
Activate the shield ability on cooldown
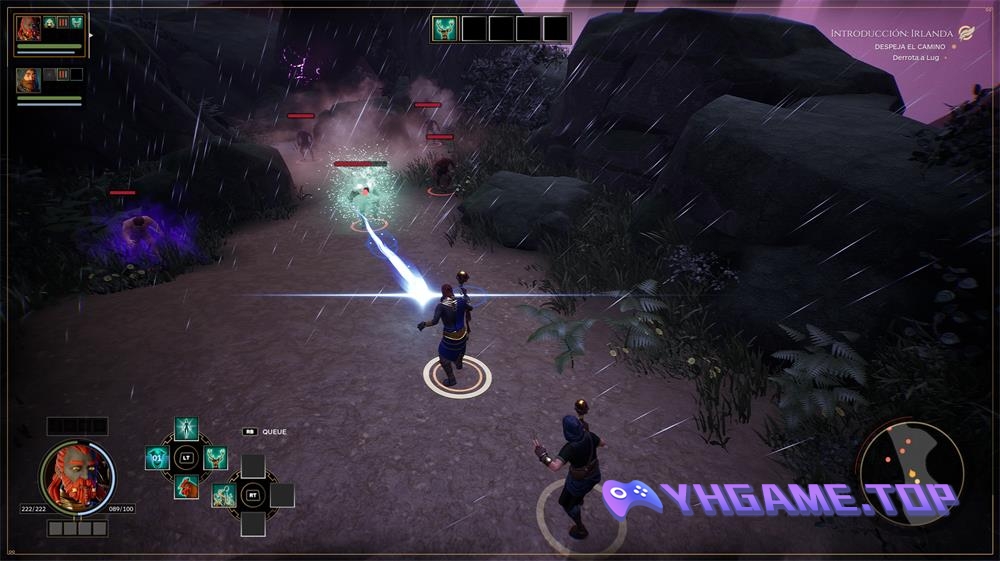point(157,458)
